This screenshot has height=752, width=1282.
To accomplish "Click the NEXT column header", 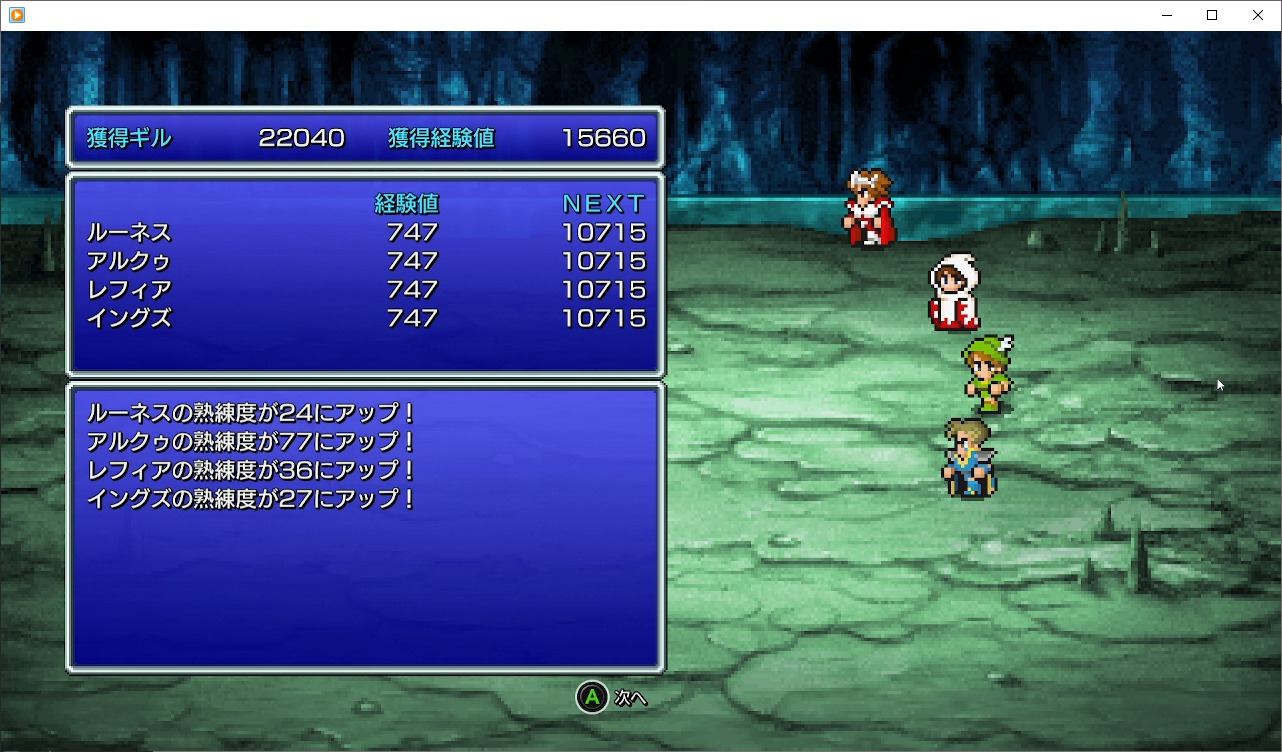I will pos(602,204).
